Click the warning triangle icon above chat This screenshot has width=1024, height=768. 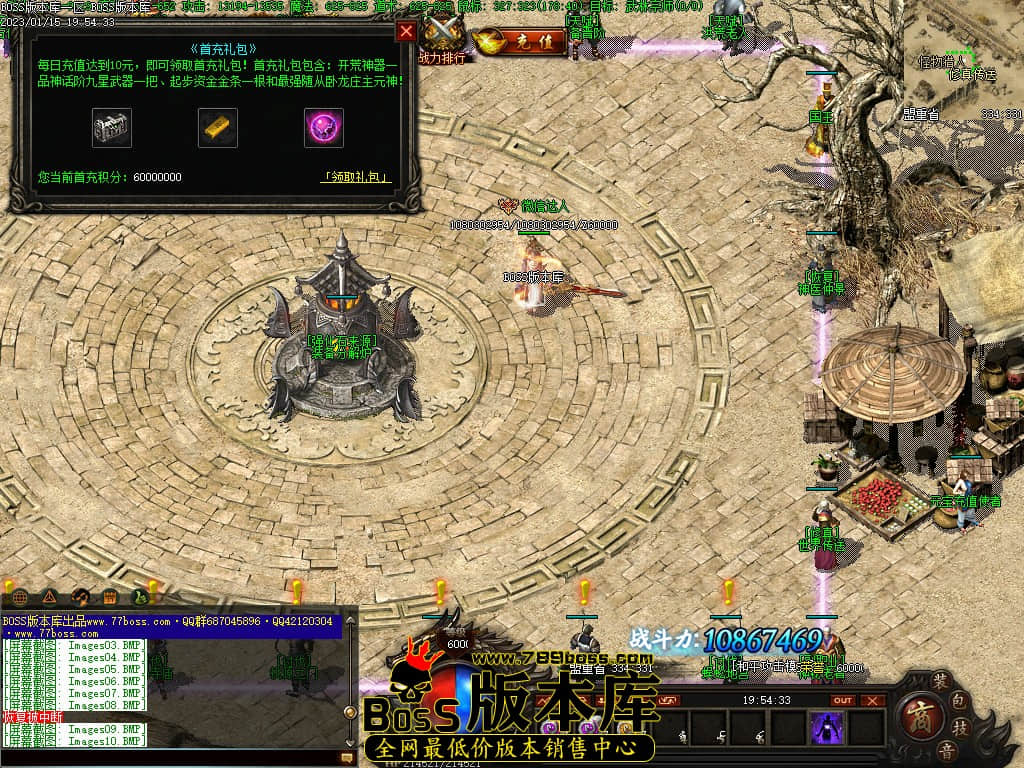point(49,597)
